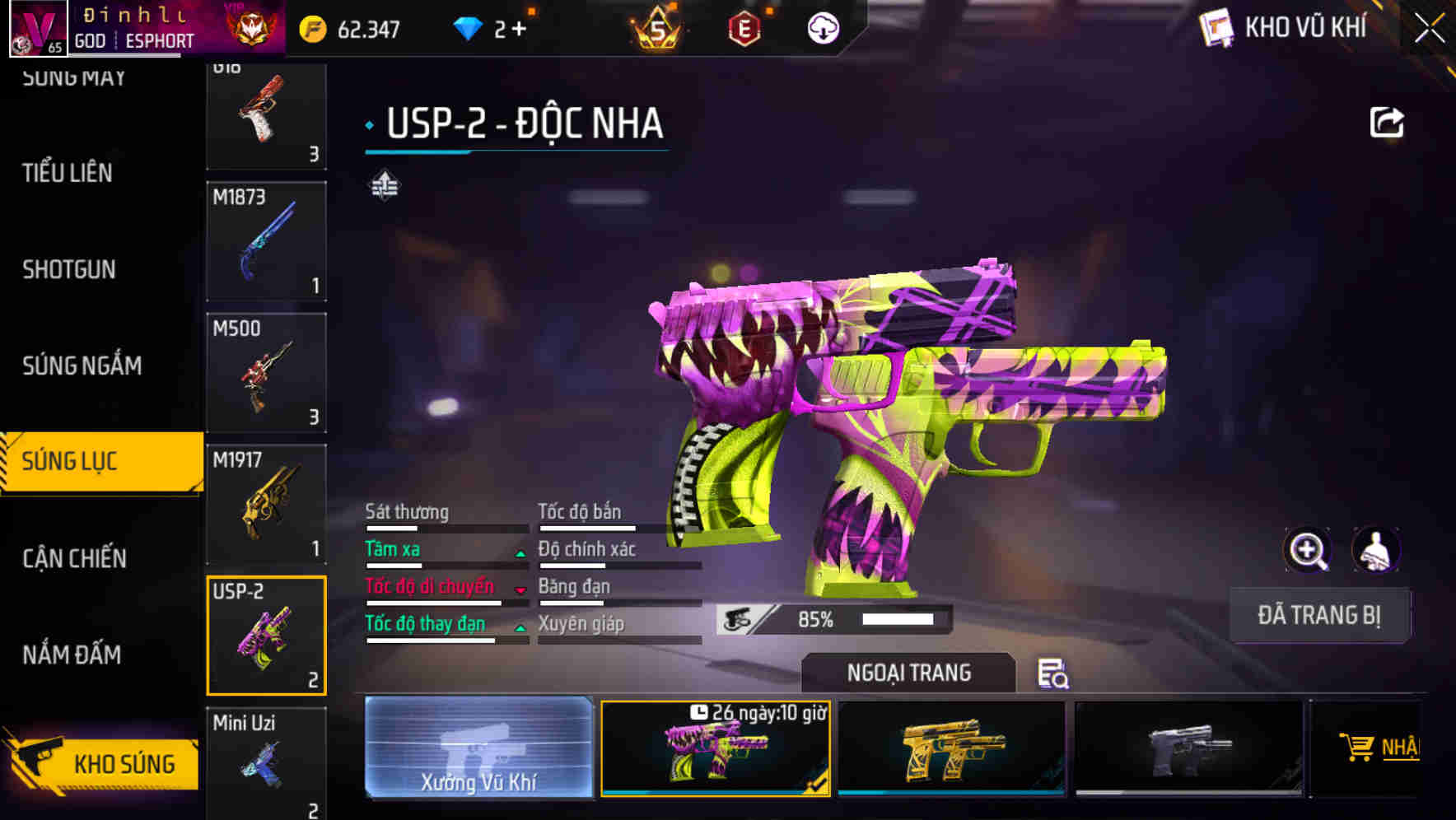
Task: Open the Kho Vũ Khí book icon
Action: [1215, 27]
